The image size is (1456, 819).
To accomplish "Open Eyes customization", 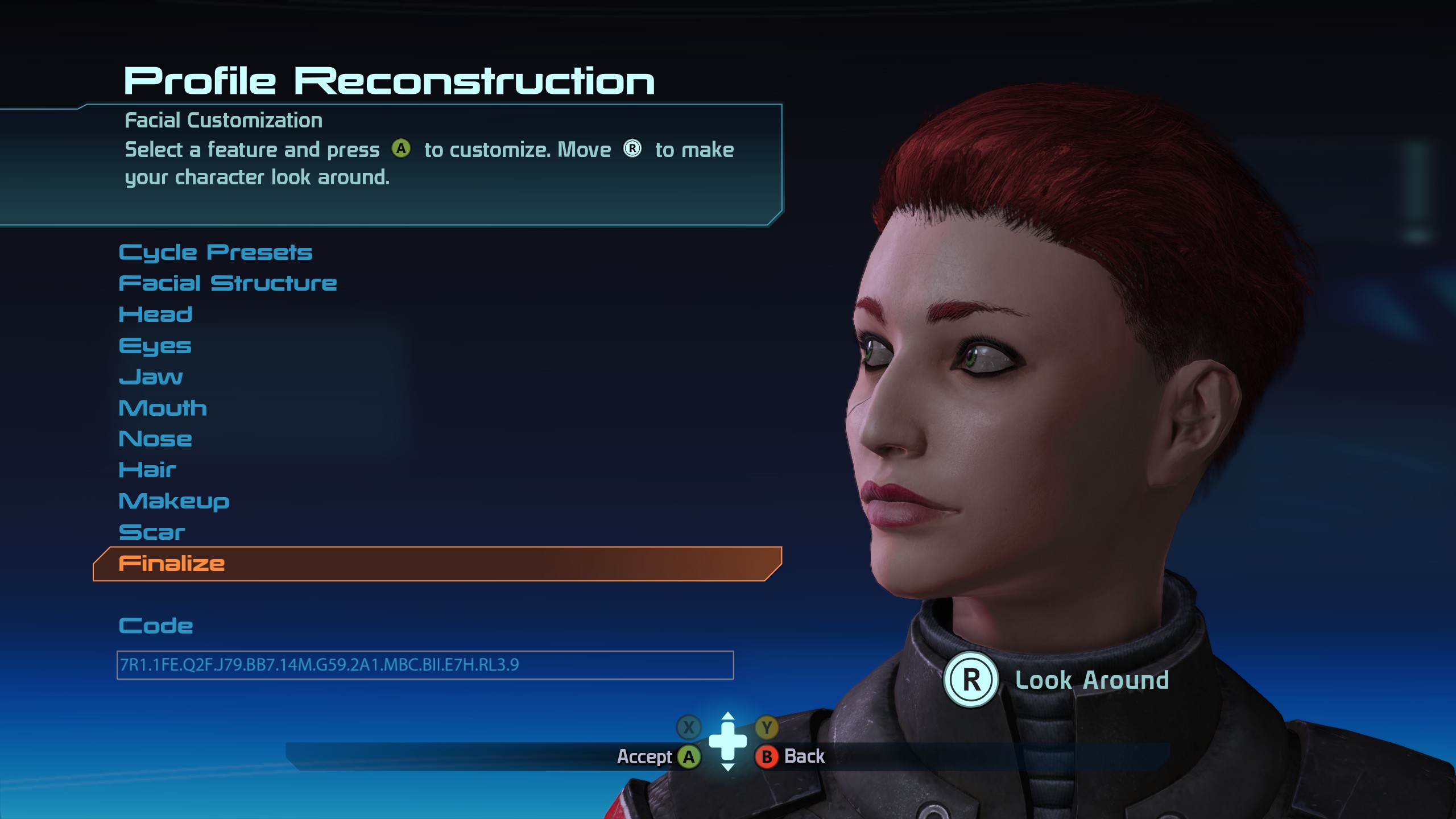I will pos(155,346).
